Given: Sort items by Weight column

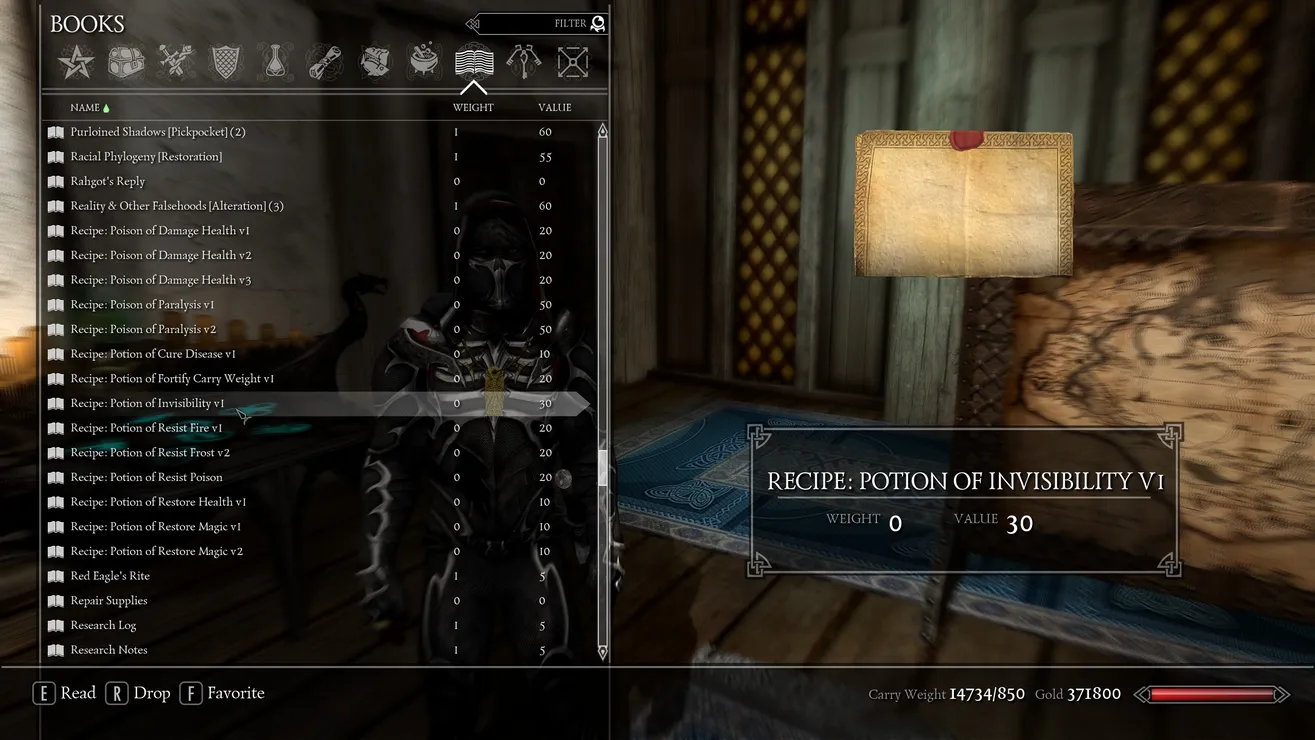Looking at the screenshot, I should (x=473, y=107).
